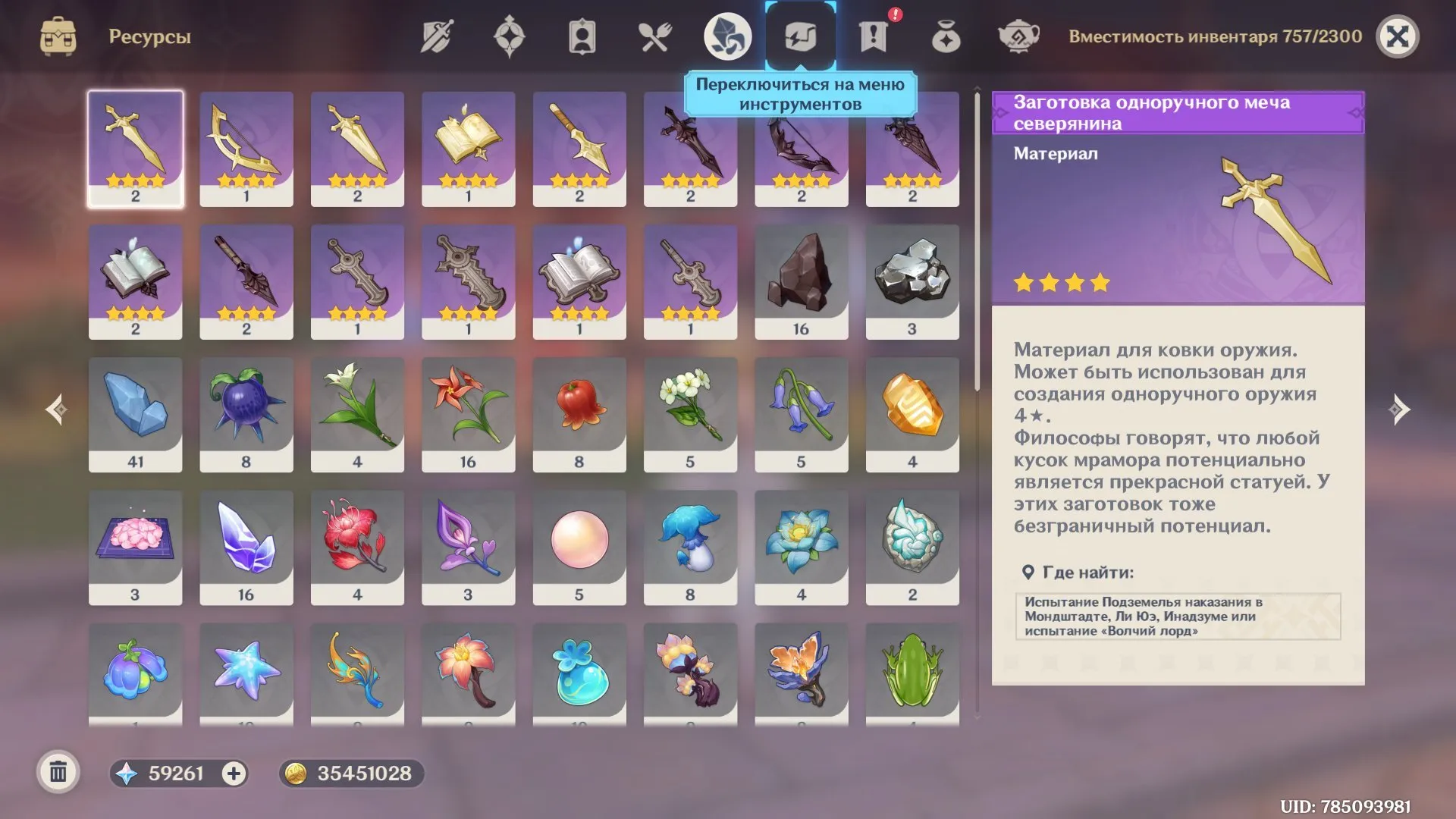The image size is (1456, 819).
Task: Open the Weapons inventory tab
Action: coord(436,34)
